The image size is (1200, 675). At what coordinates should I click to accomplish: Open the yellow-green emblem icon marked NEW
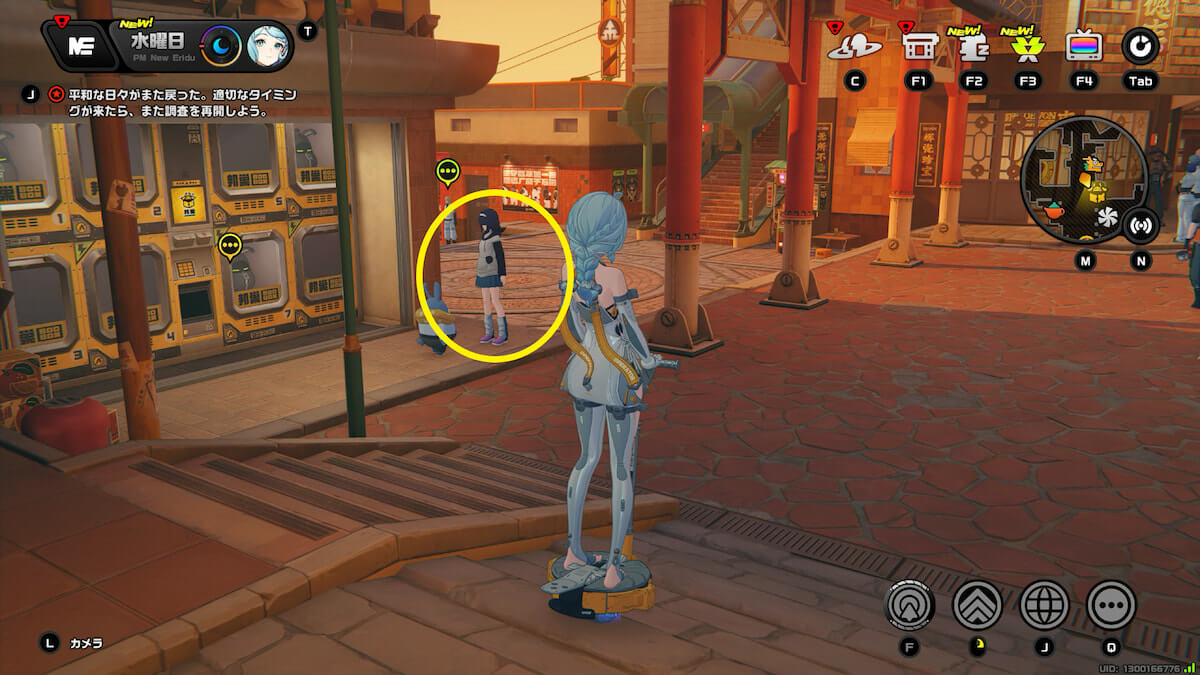point(1027,46)
